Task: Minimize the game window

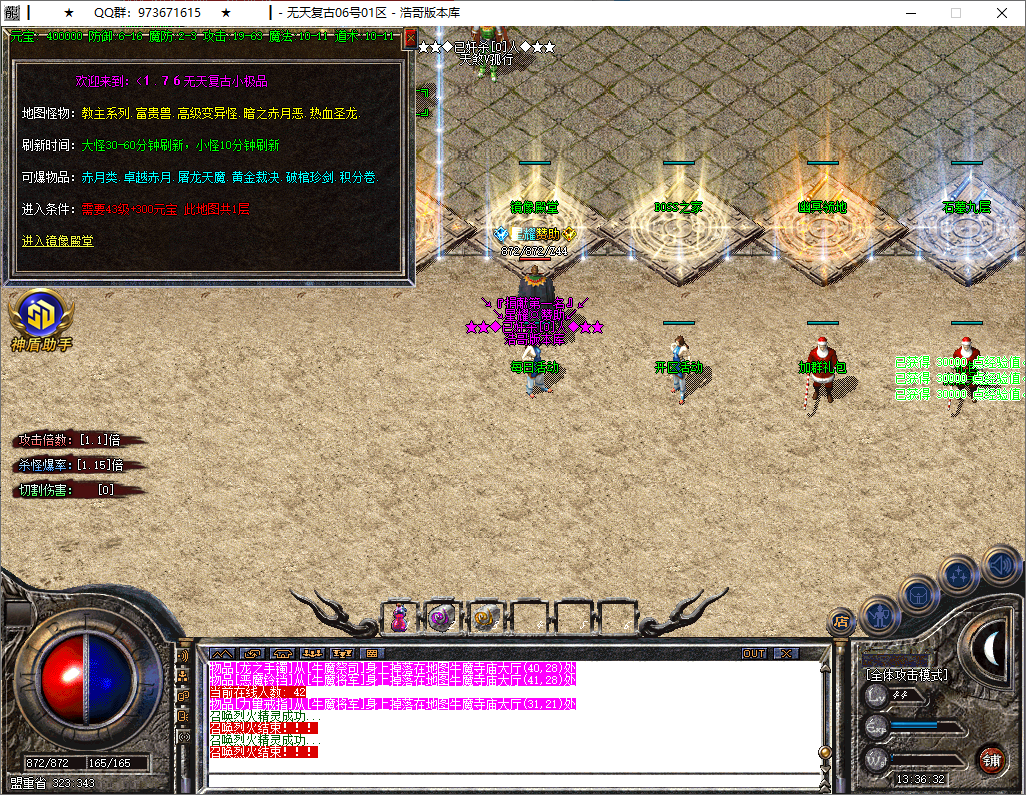Action: pos(910,13)
